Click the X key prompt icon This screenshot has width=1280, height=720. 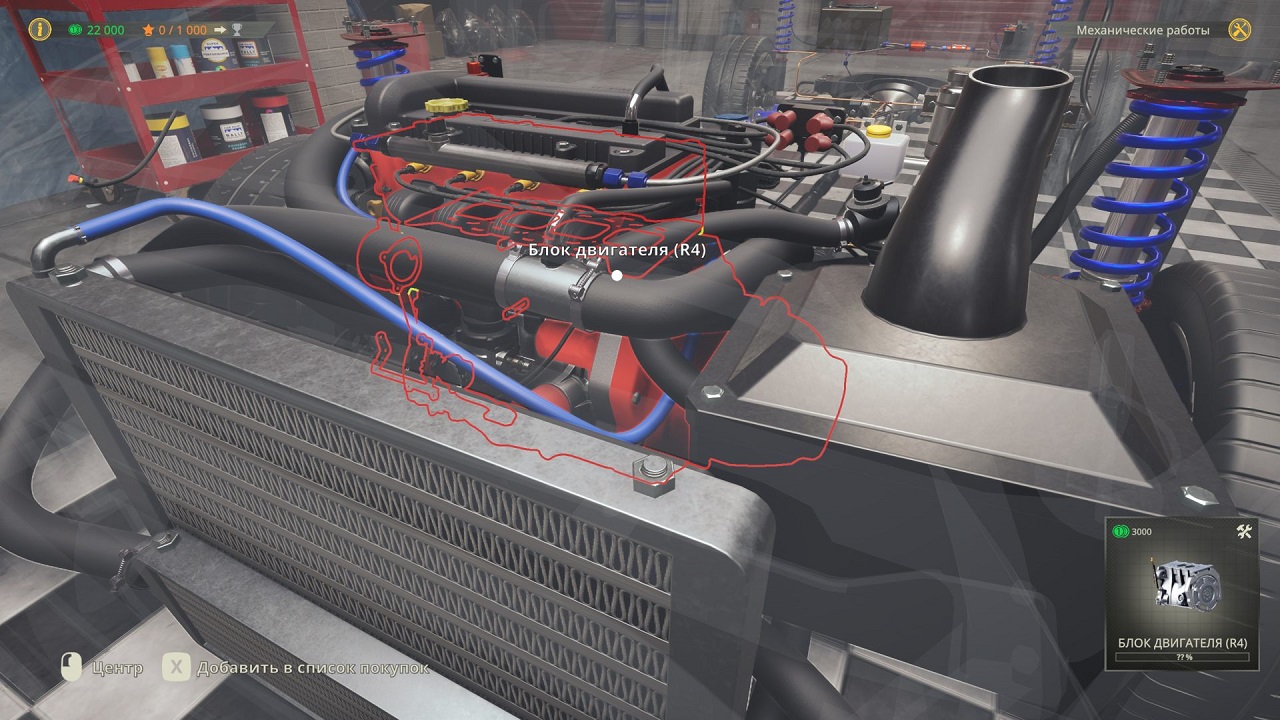[x=178, y=665]
